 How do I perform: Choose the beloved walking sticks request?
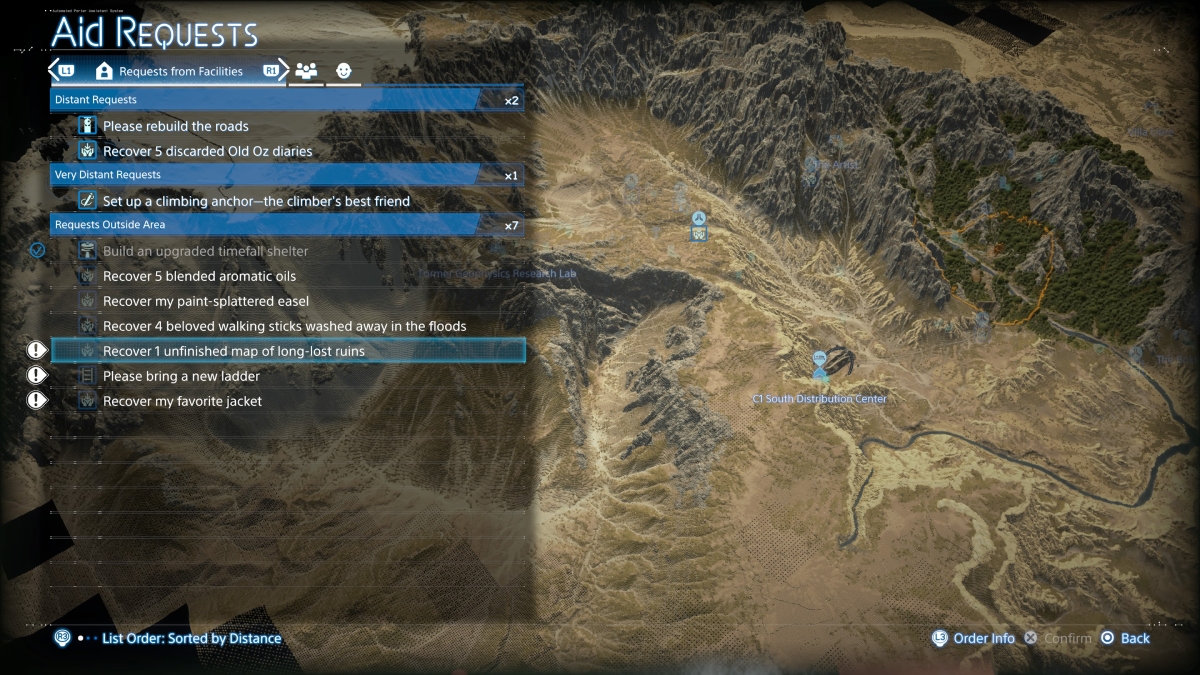pyautogui.click(x=284, y=326)
